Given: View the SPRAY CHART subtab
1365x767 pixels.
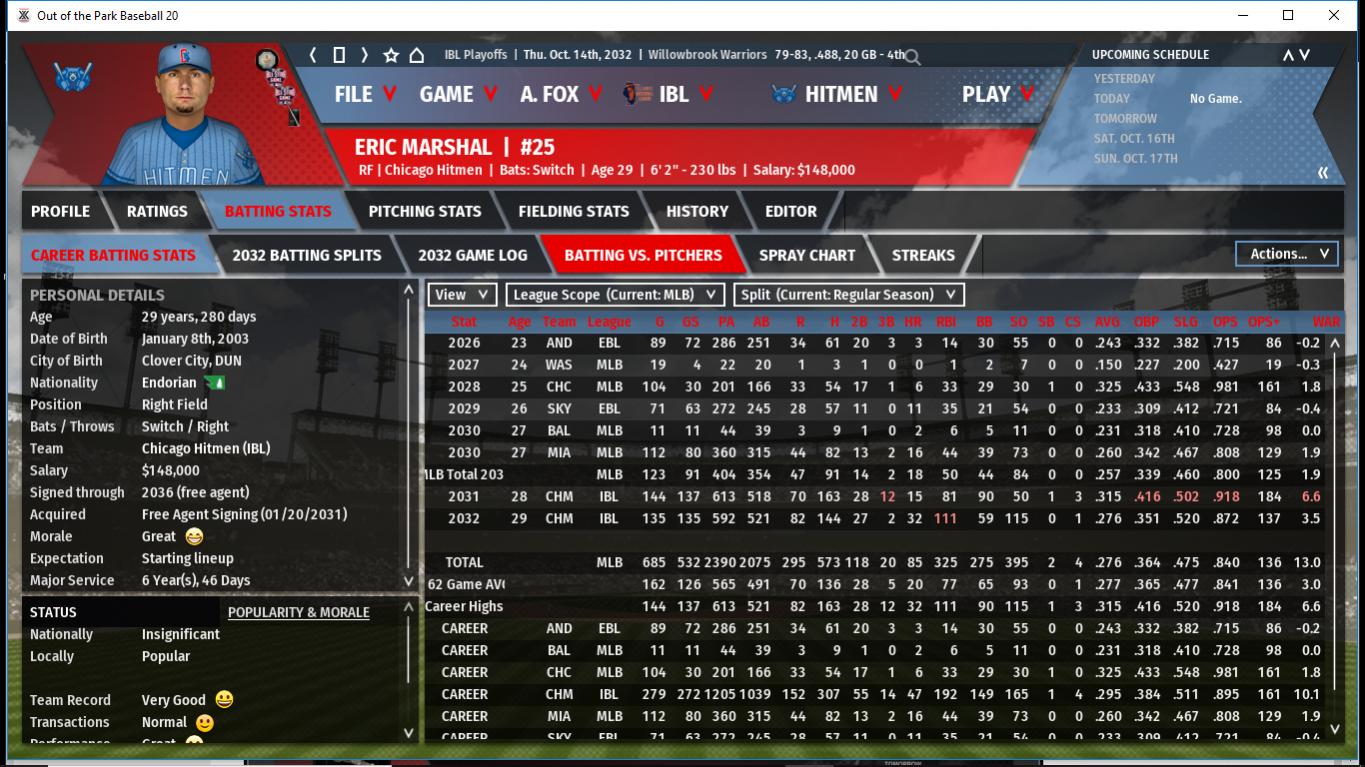Looking at the screenshot, I should coord(806,255).
